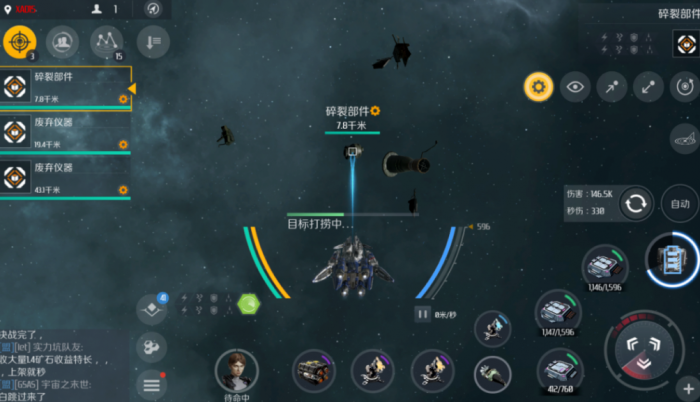700x402 pixels.
Task: Click the overview sort order button
Action: [x=153, y=41]
